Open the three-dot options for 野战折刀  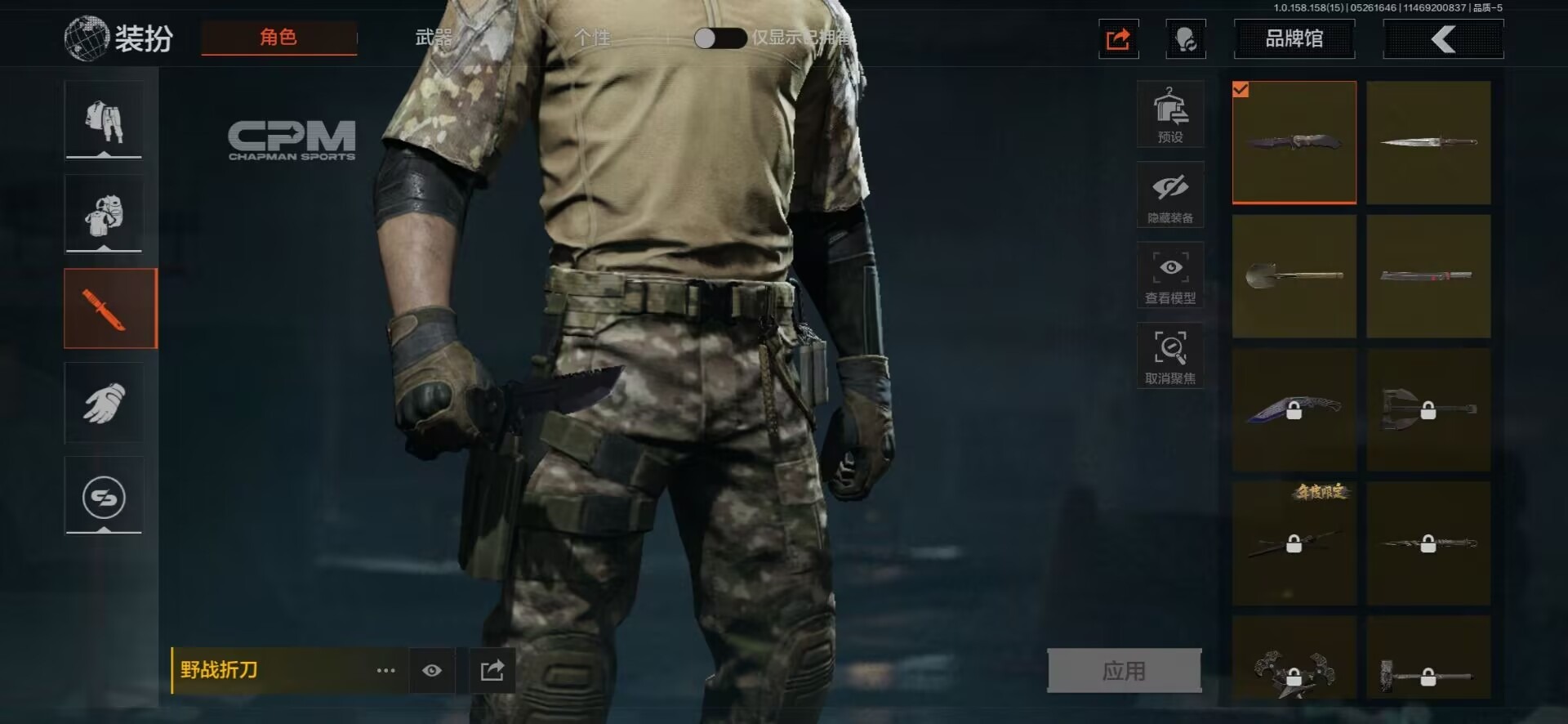pyautogui.click(x=385, y=671)
